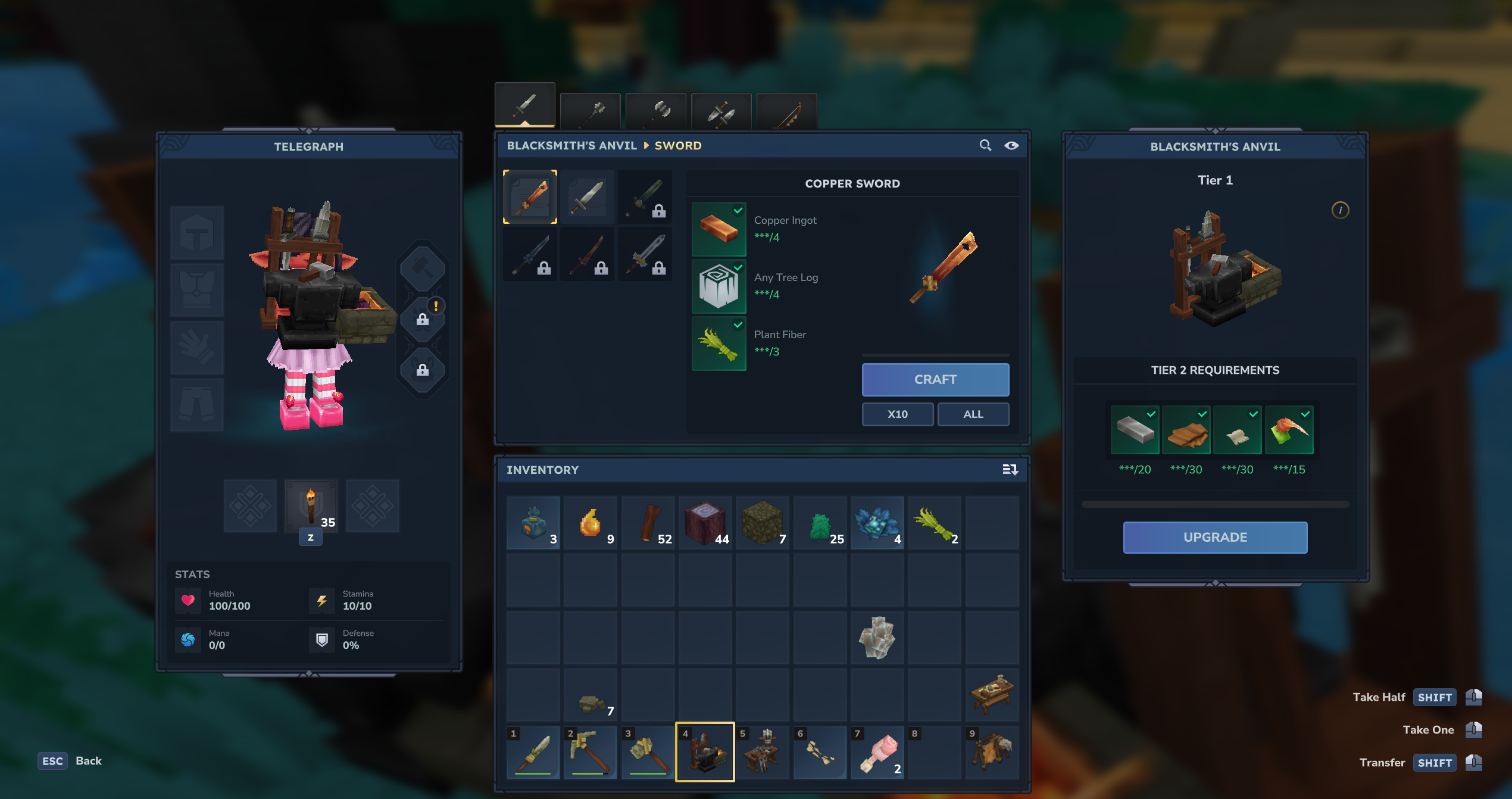Upgrade the Blacksmith's Anvil to Tier 2

coord(1214,537)
